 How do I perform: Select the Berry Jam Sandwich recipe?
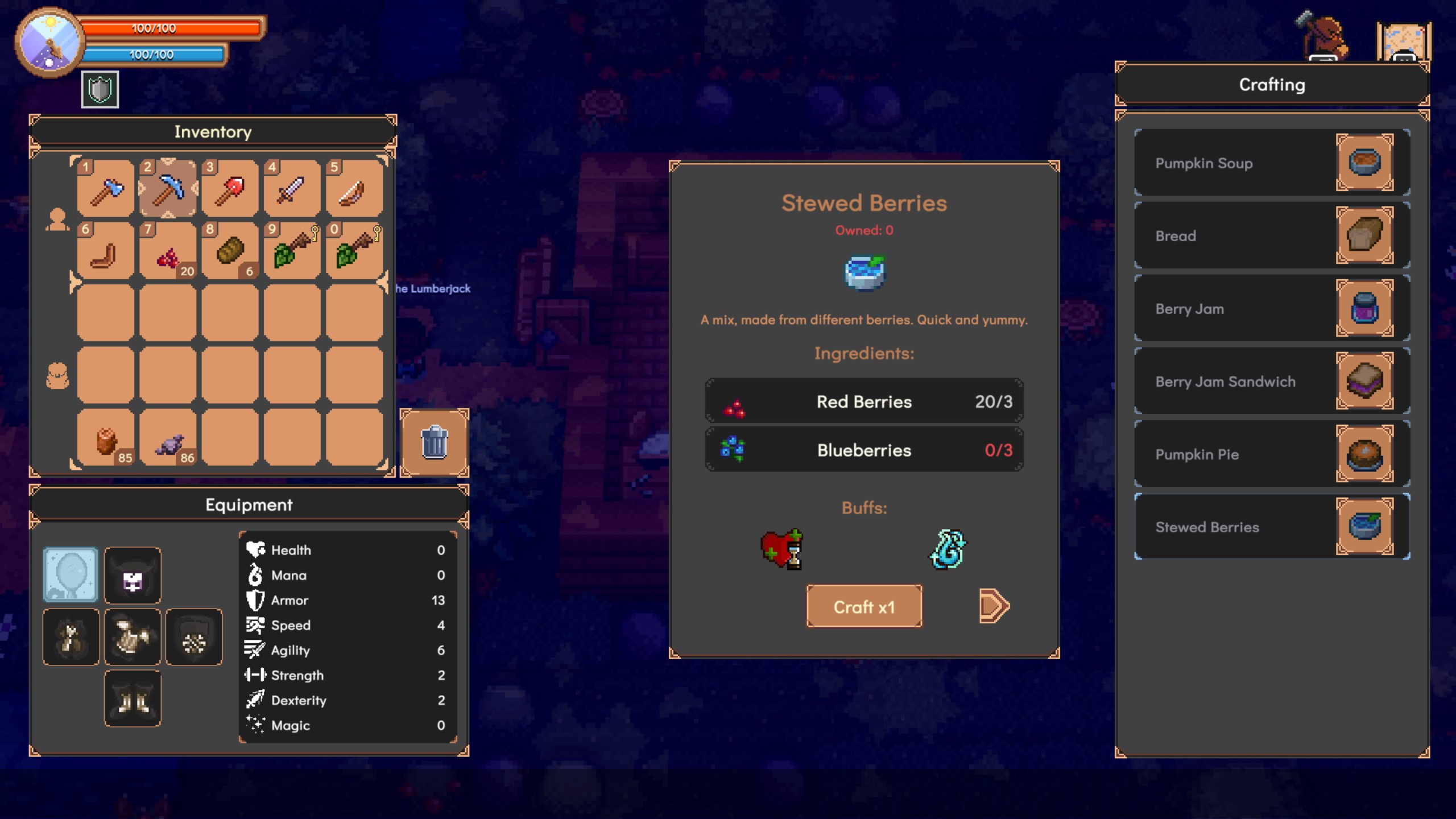pos(1271,381)
